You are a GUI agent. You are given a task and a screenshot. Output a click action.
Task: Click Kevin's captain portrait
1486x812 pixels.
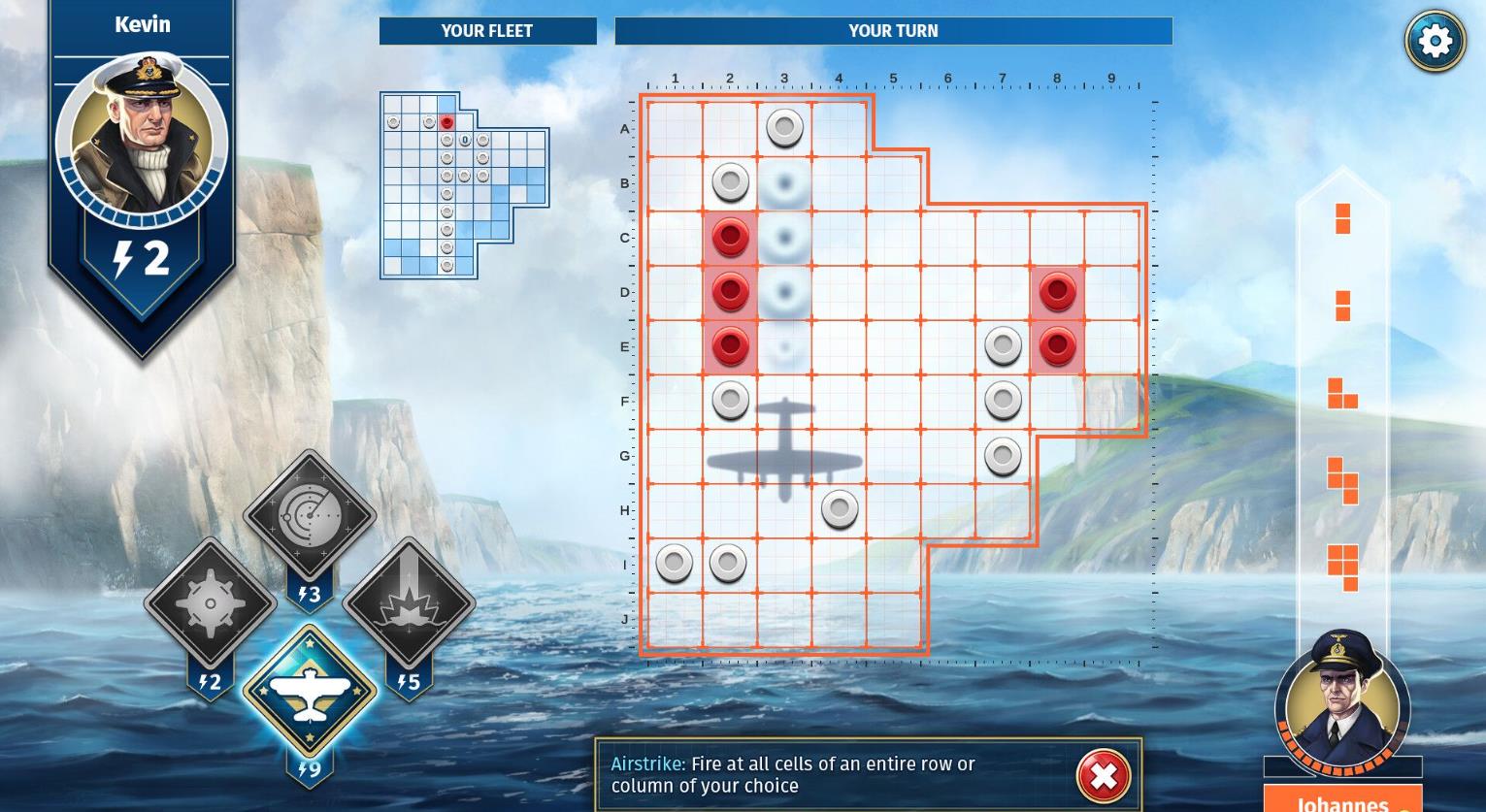tap(142, 142)
